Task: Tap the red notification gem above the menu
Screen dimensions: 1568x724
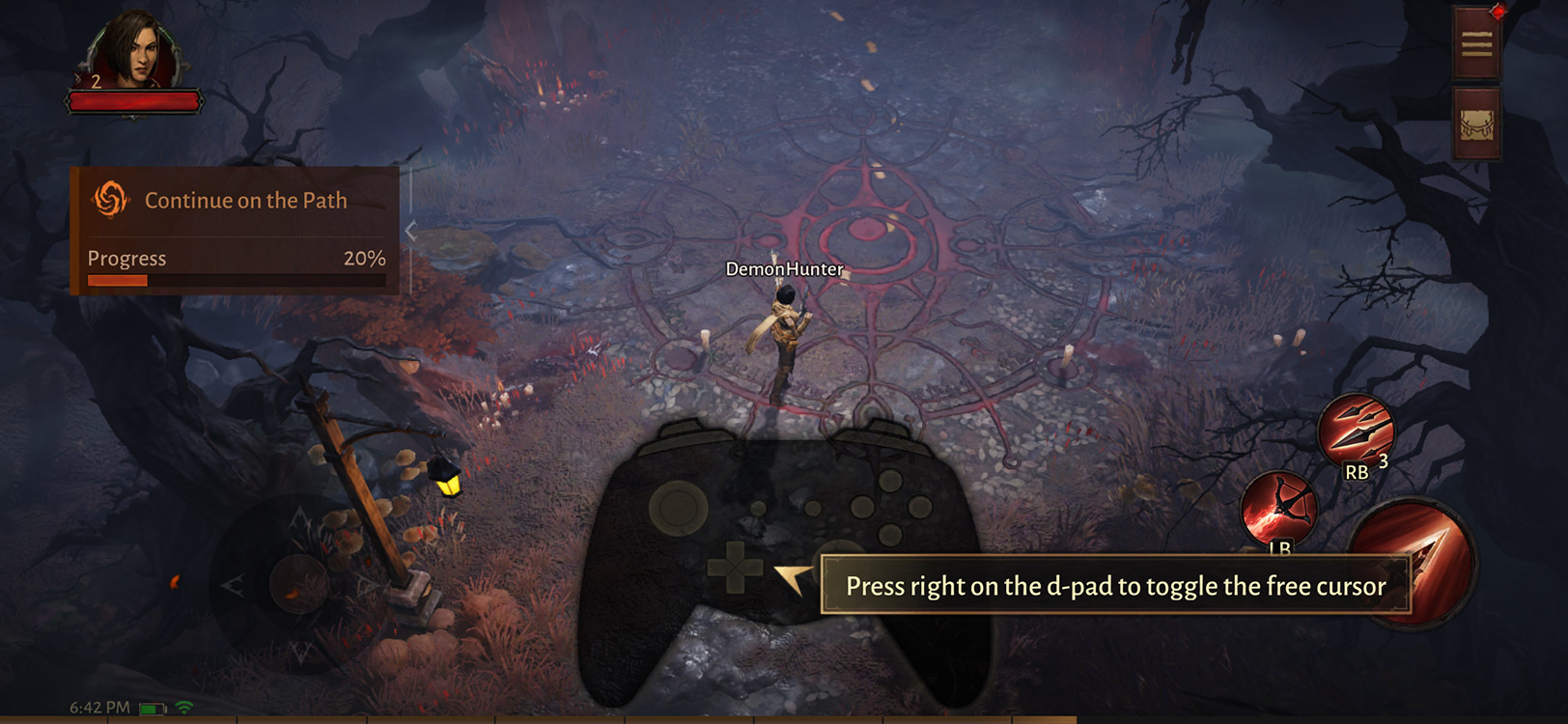Action: 1498,11
